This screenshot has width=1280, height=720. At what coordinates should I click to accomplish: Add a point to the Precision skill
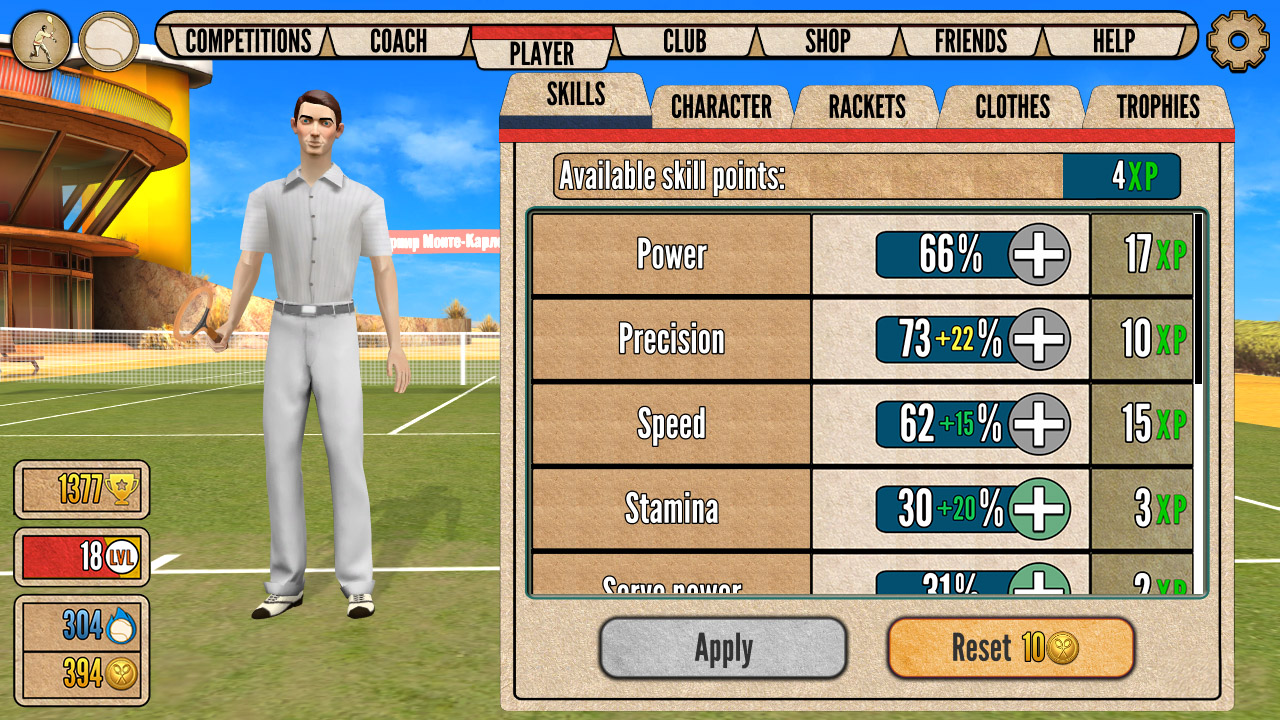(x=1037, y=340)
